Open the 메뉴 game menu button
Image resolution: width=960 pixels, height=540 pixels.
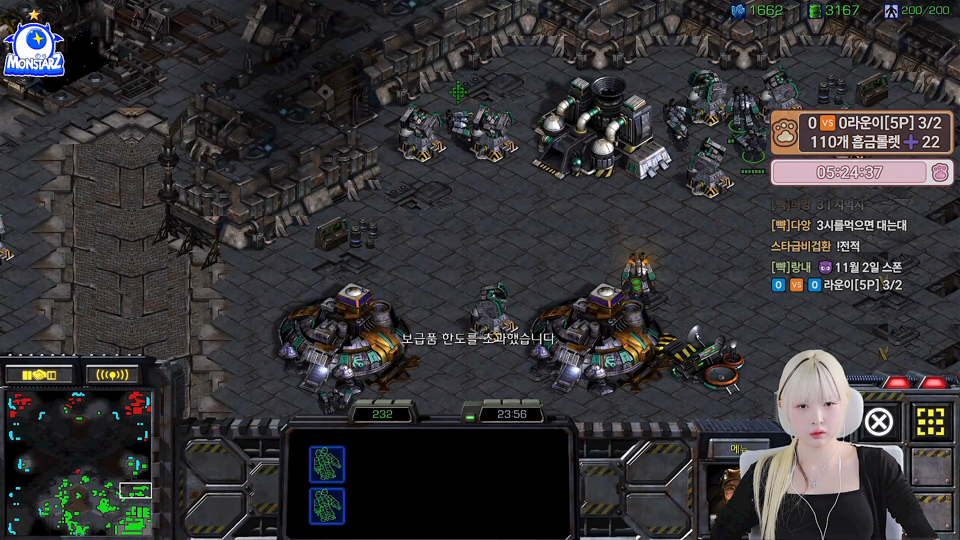point(739,448)
